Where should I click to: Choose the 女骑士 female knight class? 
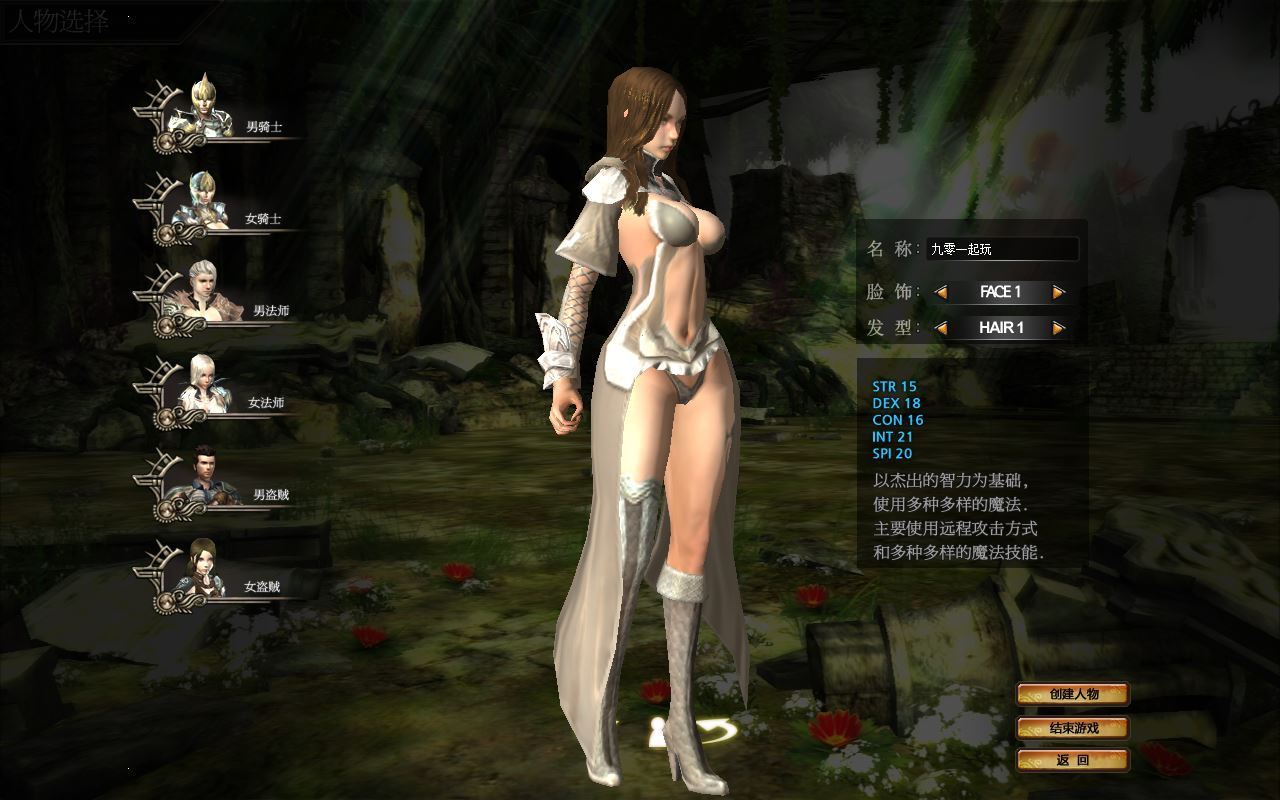point(205,204)
